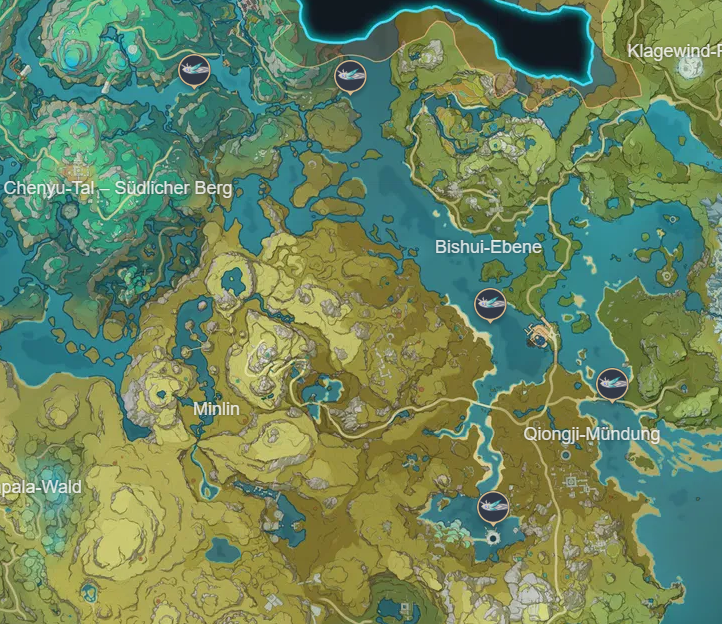Click the fish marker just above Qiongji-Mündung
Viewport: 722px width, 624px height.
[x=612, y=383]
